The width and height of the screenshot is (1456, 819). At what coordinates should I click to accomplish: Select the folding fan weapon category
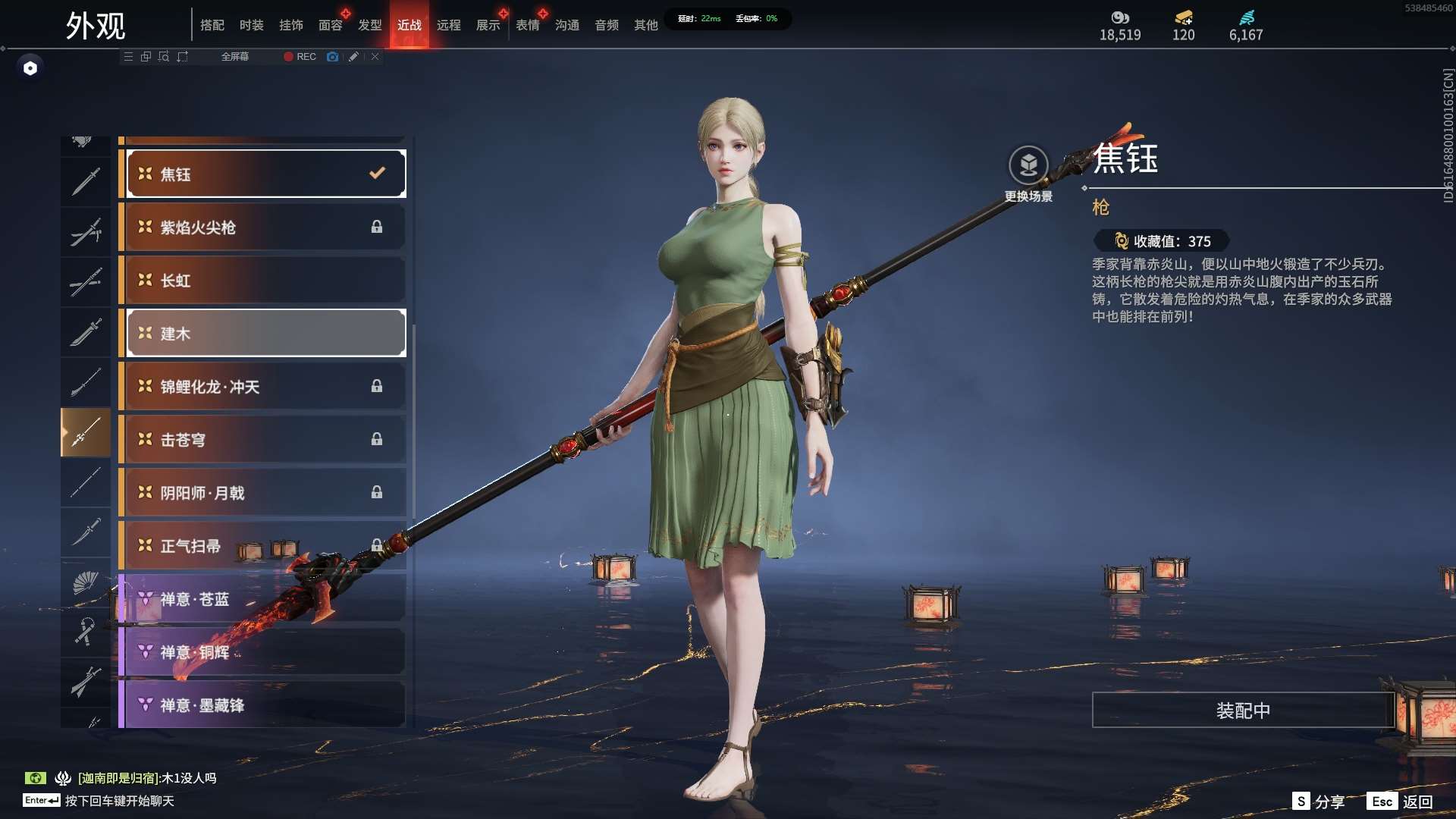[x=86, y=582]
